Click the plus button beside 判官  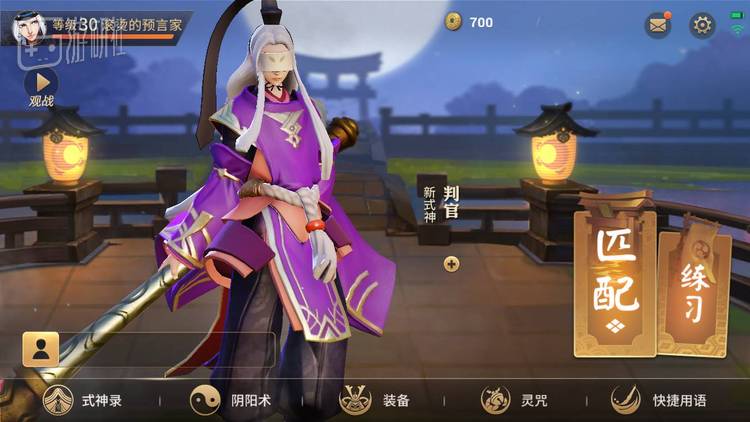tap(451, 264)
